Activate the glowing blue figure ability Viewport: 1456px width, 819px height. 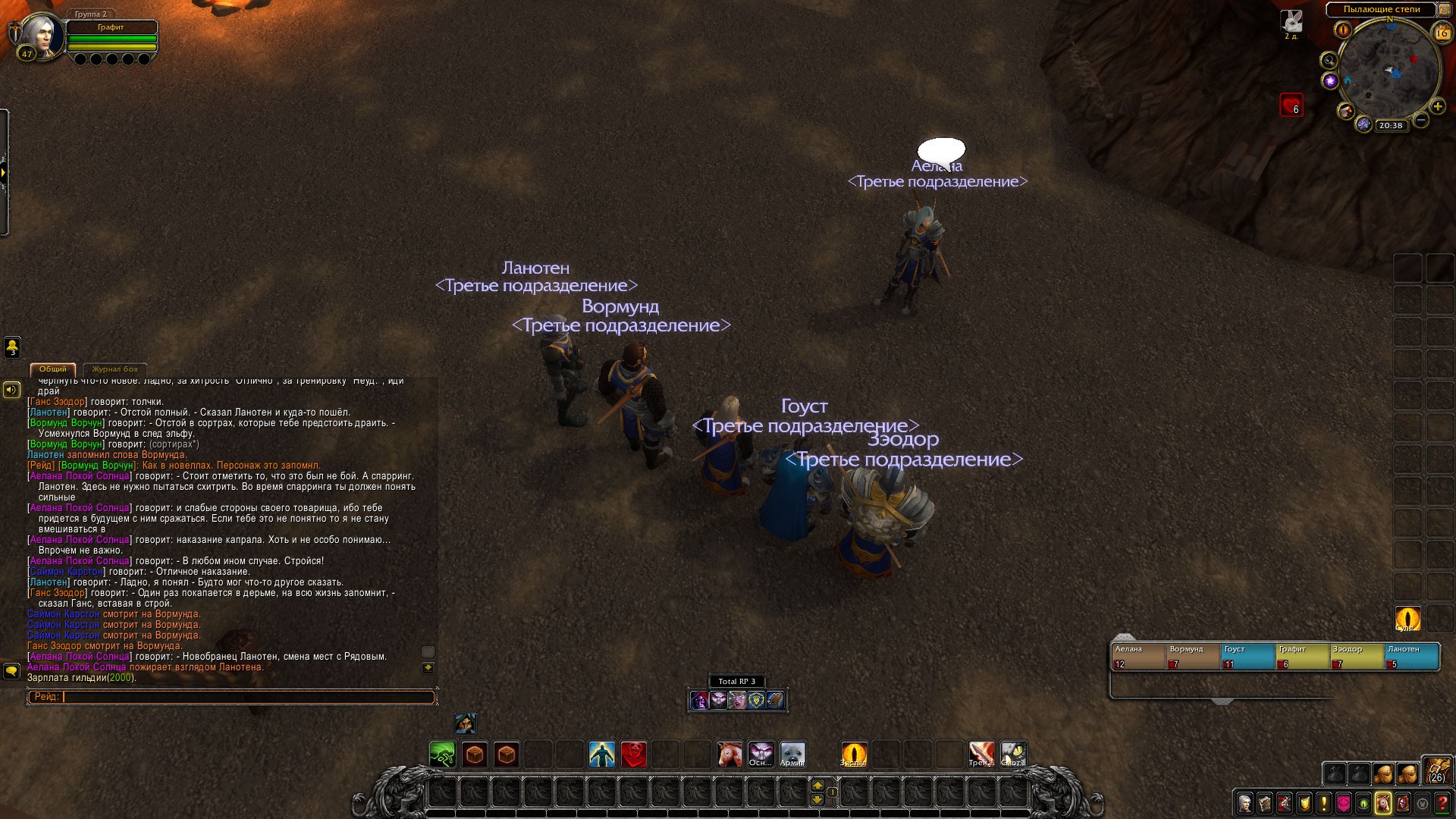tap(602, 755)
